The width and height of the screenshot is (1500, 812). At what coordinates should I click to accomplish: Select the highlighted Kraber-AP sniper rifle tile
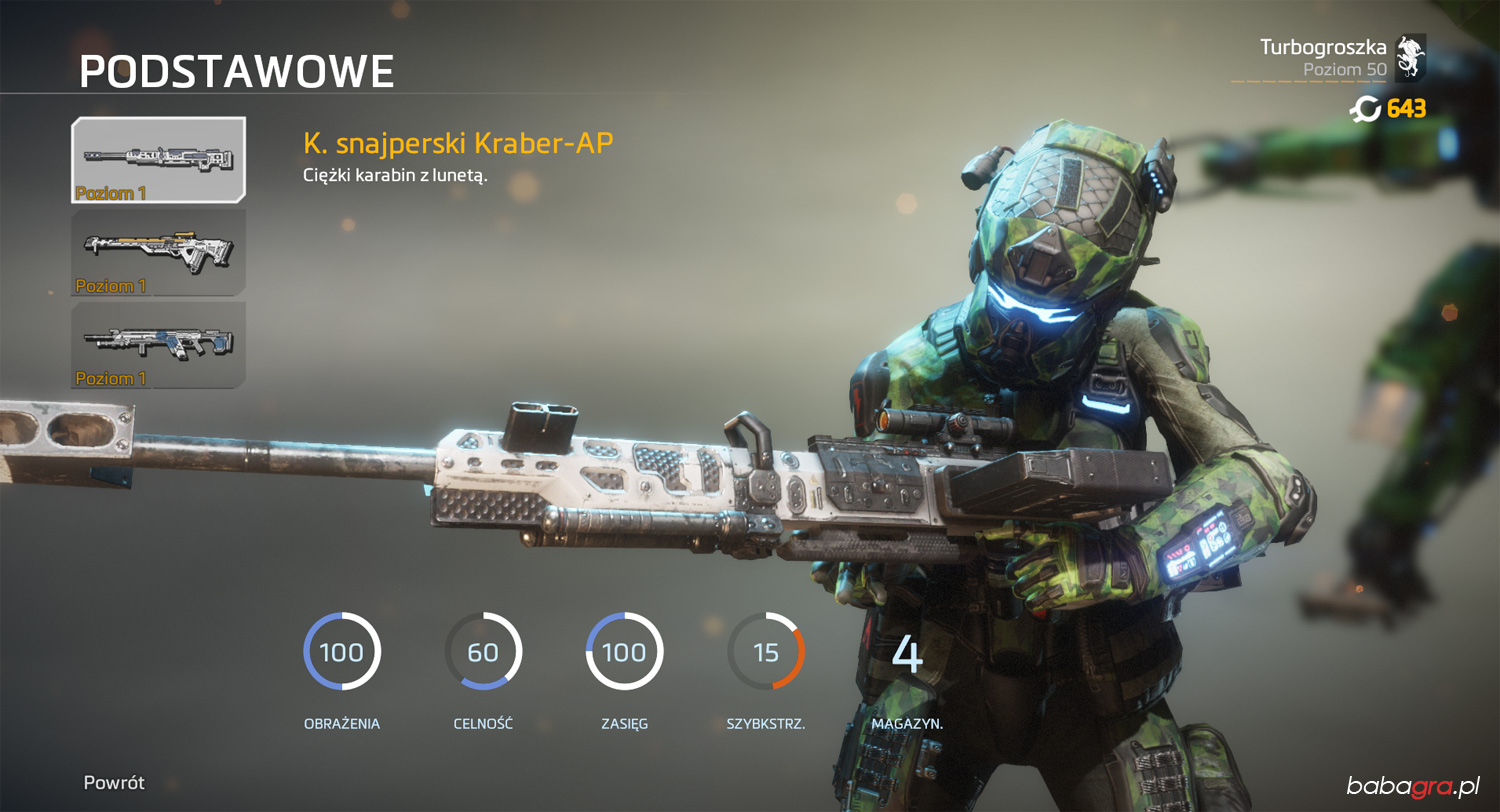pyautogui.click(x=158, y=160)
